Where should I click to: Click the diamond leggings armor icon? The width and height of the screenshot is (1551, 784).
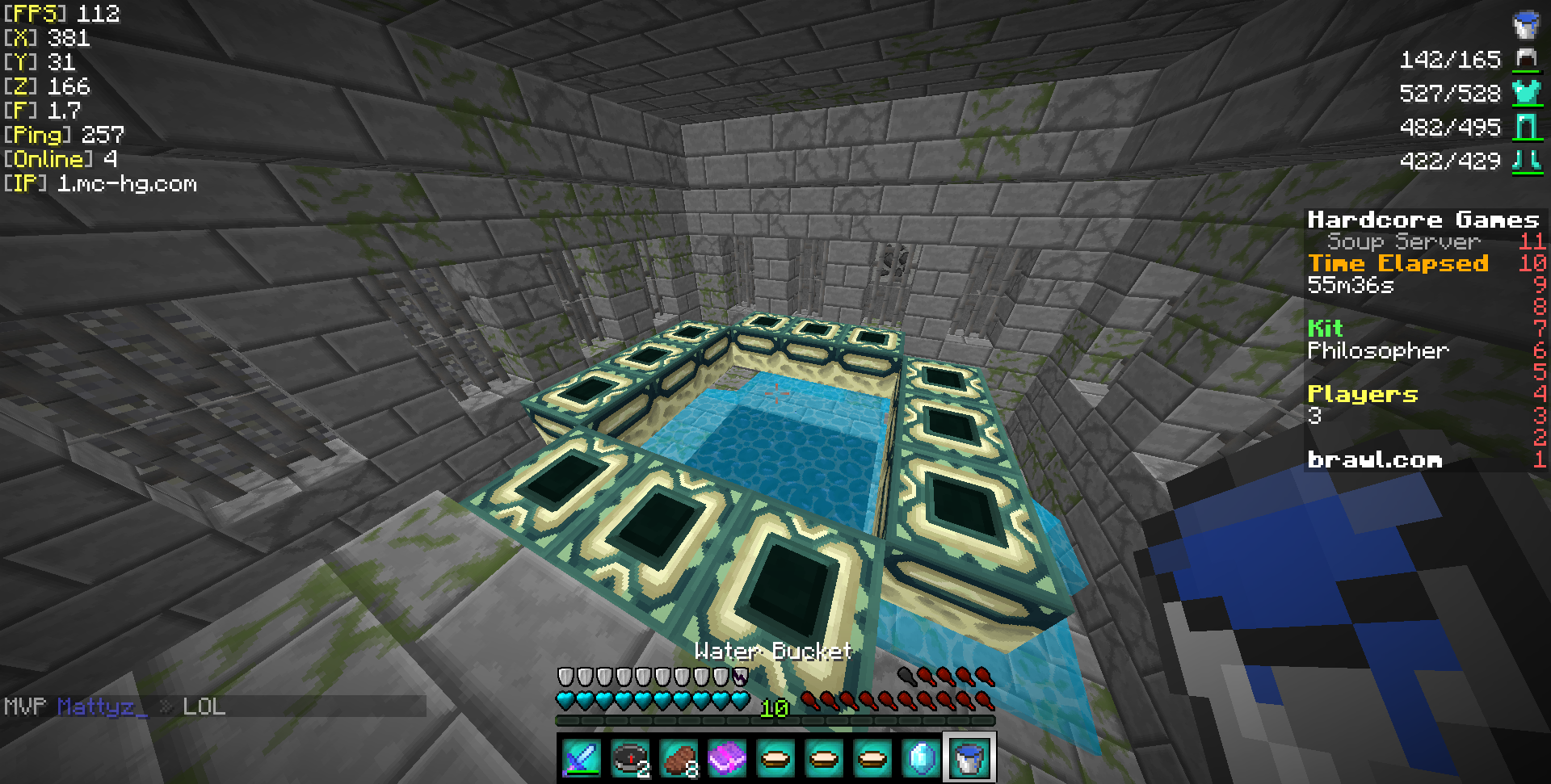(1526, 127)
